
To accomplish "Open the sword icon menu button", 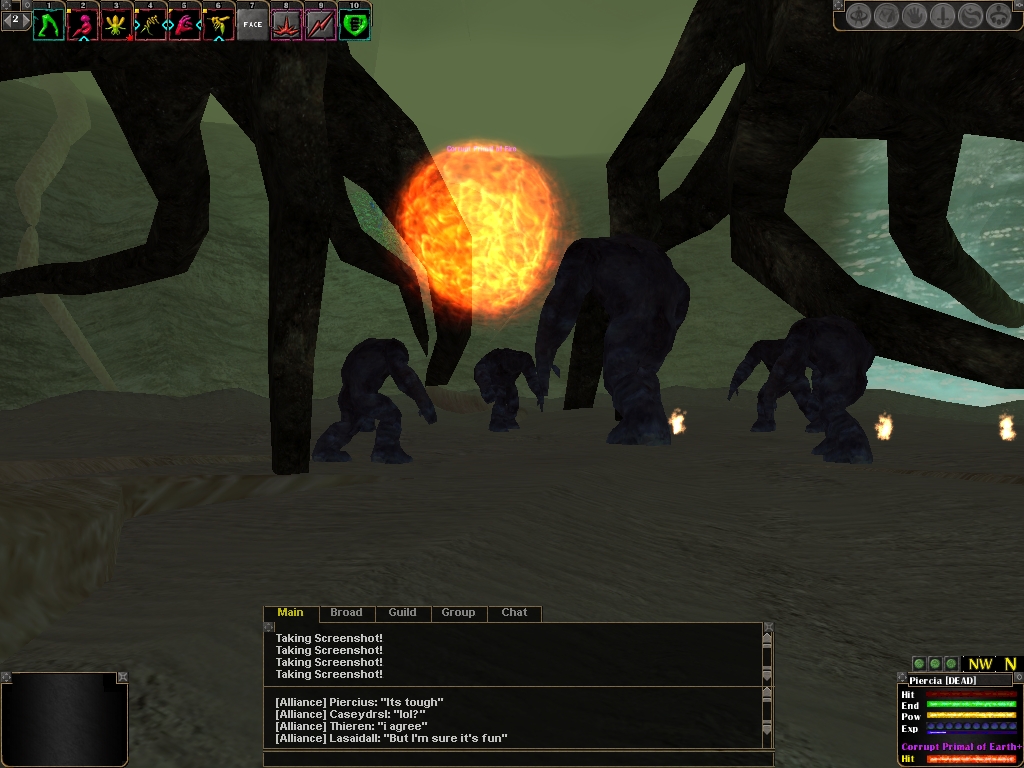I will 943,16.
